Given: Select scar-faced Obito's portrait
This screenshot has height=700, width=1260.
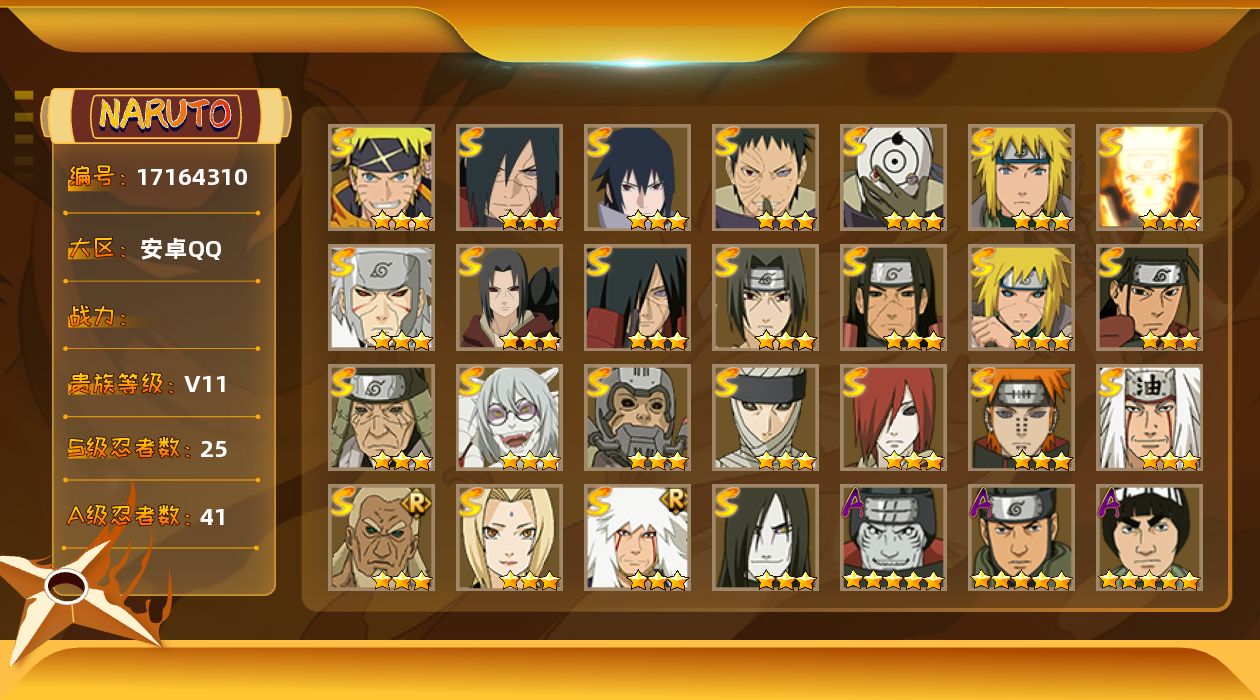Looking at the screenshot, I should tap(765, 177).
